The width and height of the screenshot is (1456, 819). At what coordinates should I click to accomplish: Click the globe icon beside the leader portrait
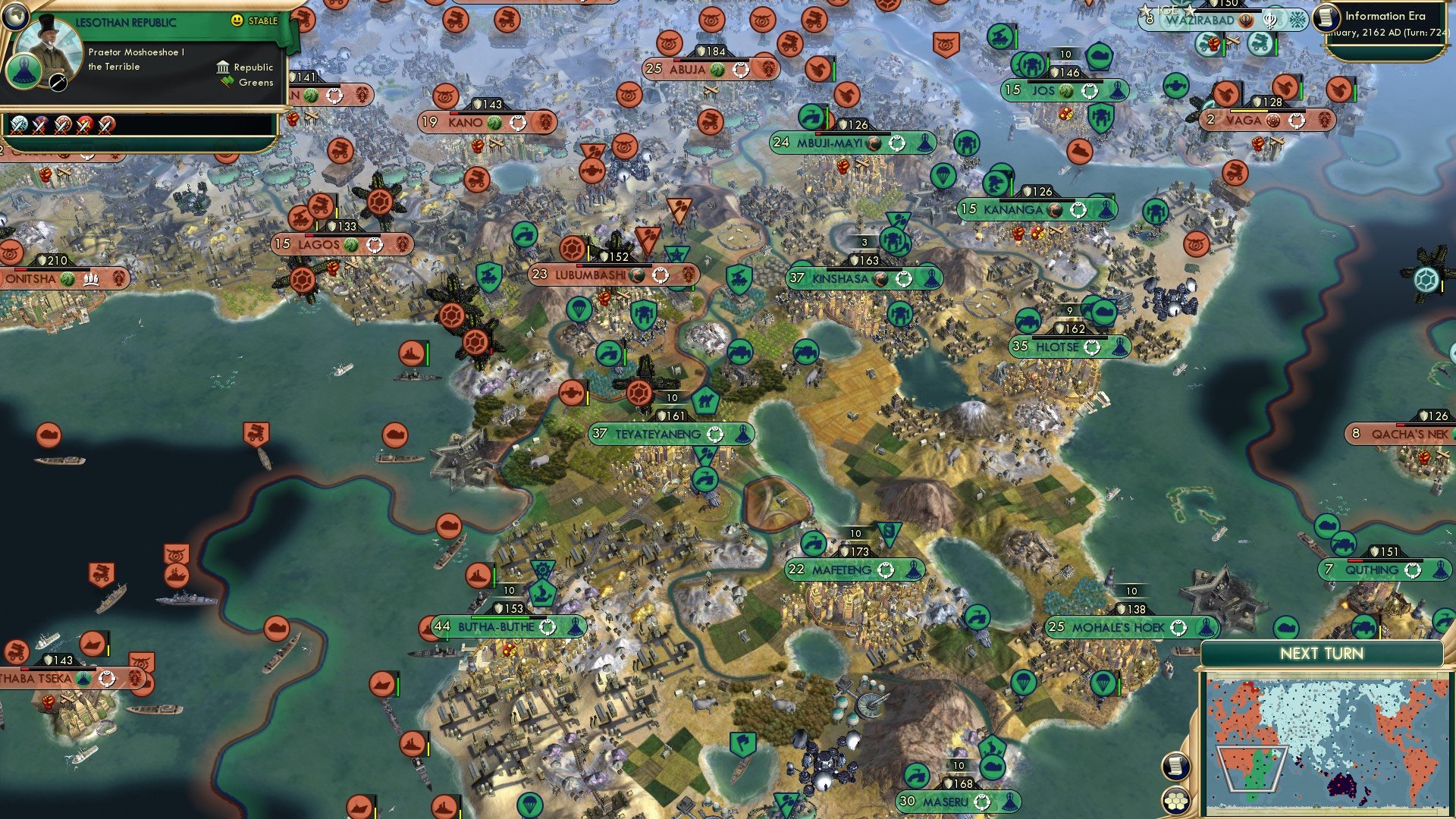pos(15,16)
